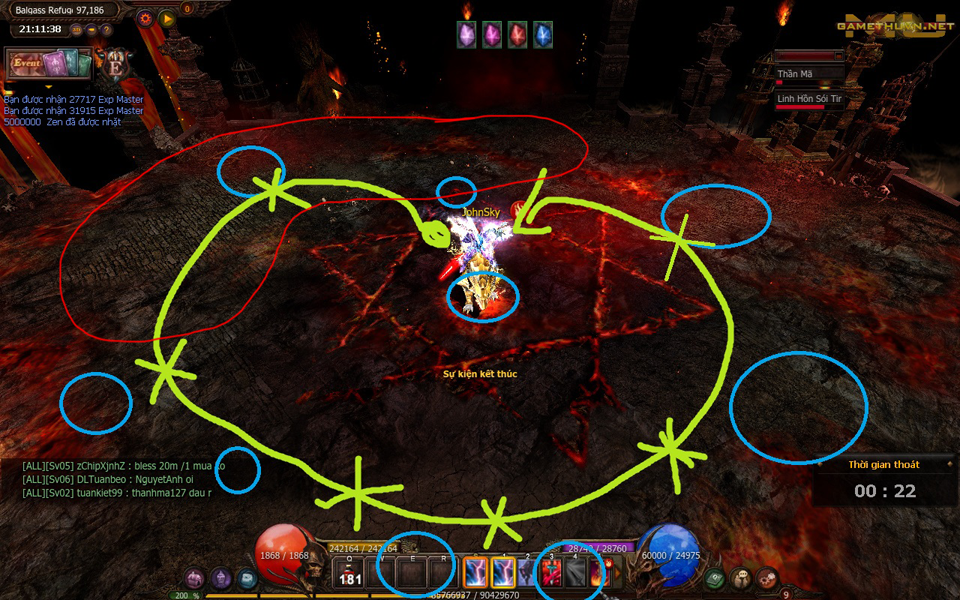Use the potion in the Q slot
Viewport: 960px width, 600px height.
pyautogui.click(x=349, y=572)
